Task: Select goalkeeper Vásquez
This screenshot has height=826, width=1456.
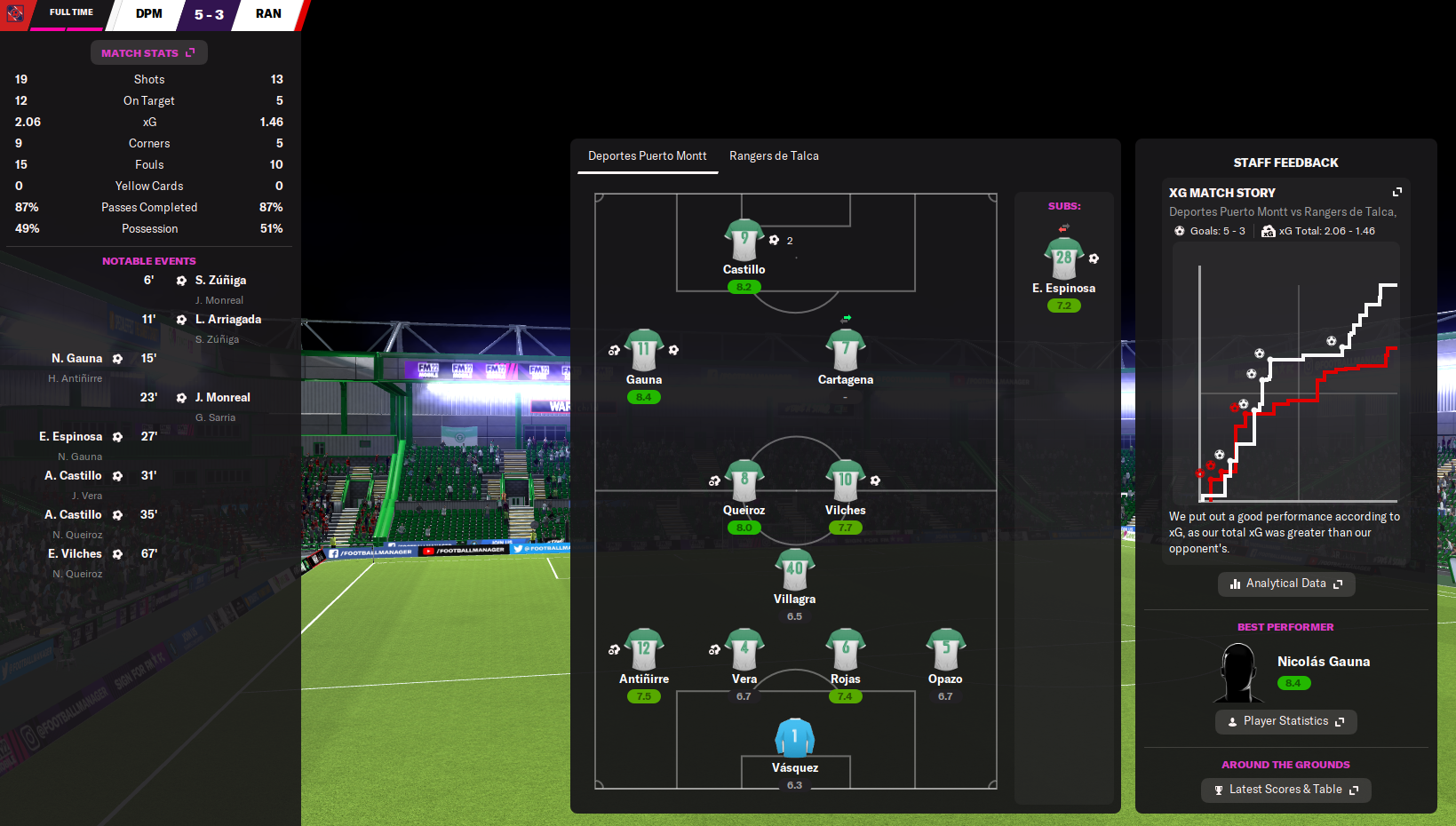Action: 794,739
